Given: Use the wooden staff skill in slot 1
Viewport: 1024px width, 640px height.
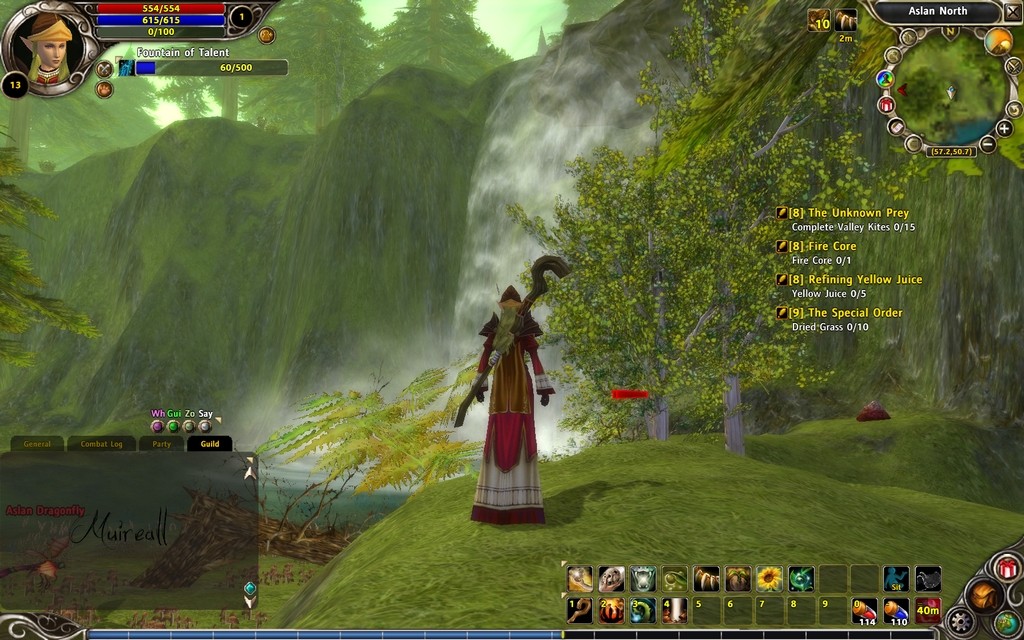Looking at the screenshot, I should [x=579, y=609].
